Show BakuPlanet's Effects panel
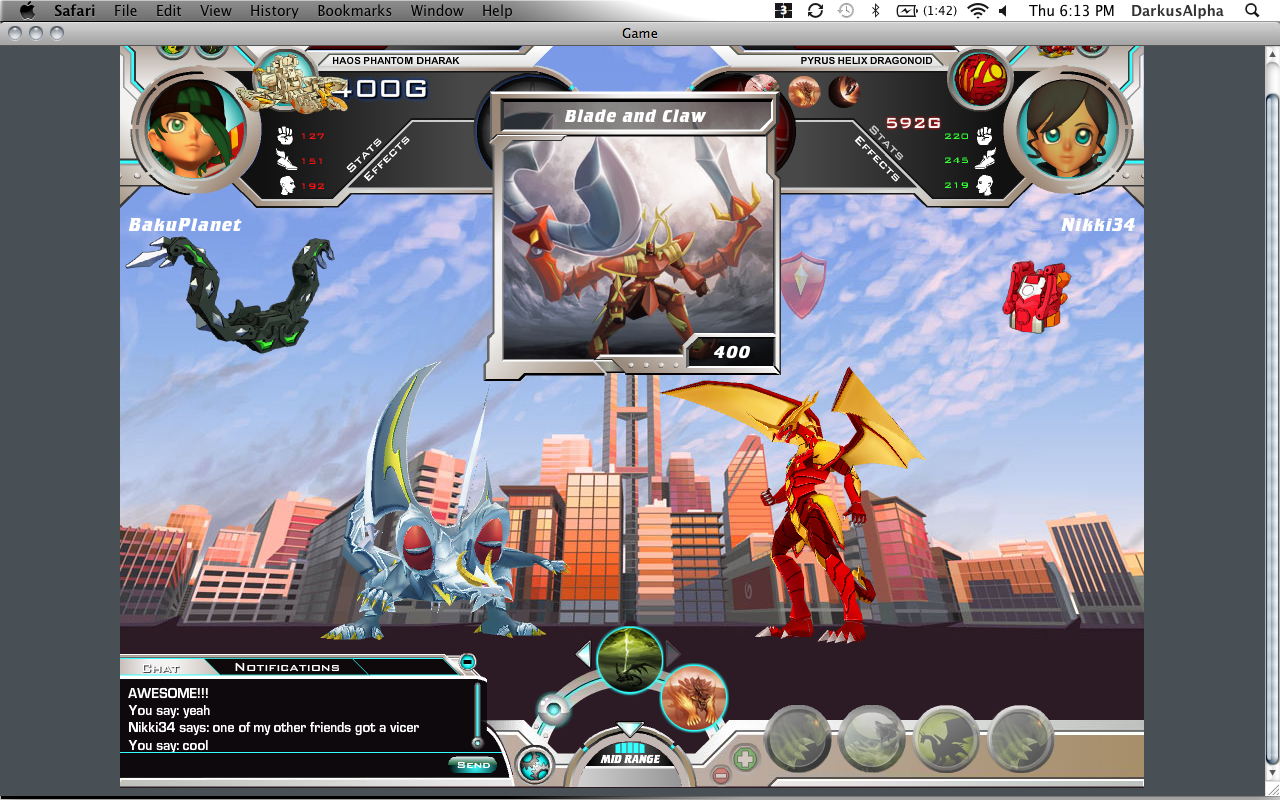Viewport: 1280px width, 800px height. (387, 158)
